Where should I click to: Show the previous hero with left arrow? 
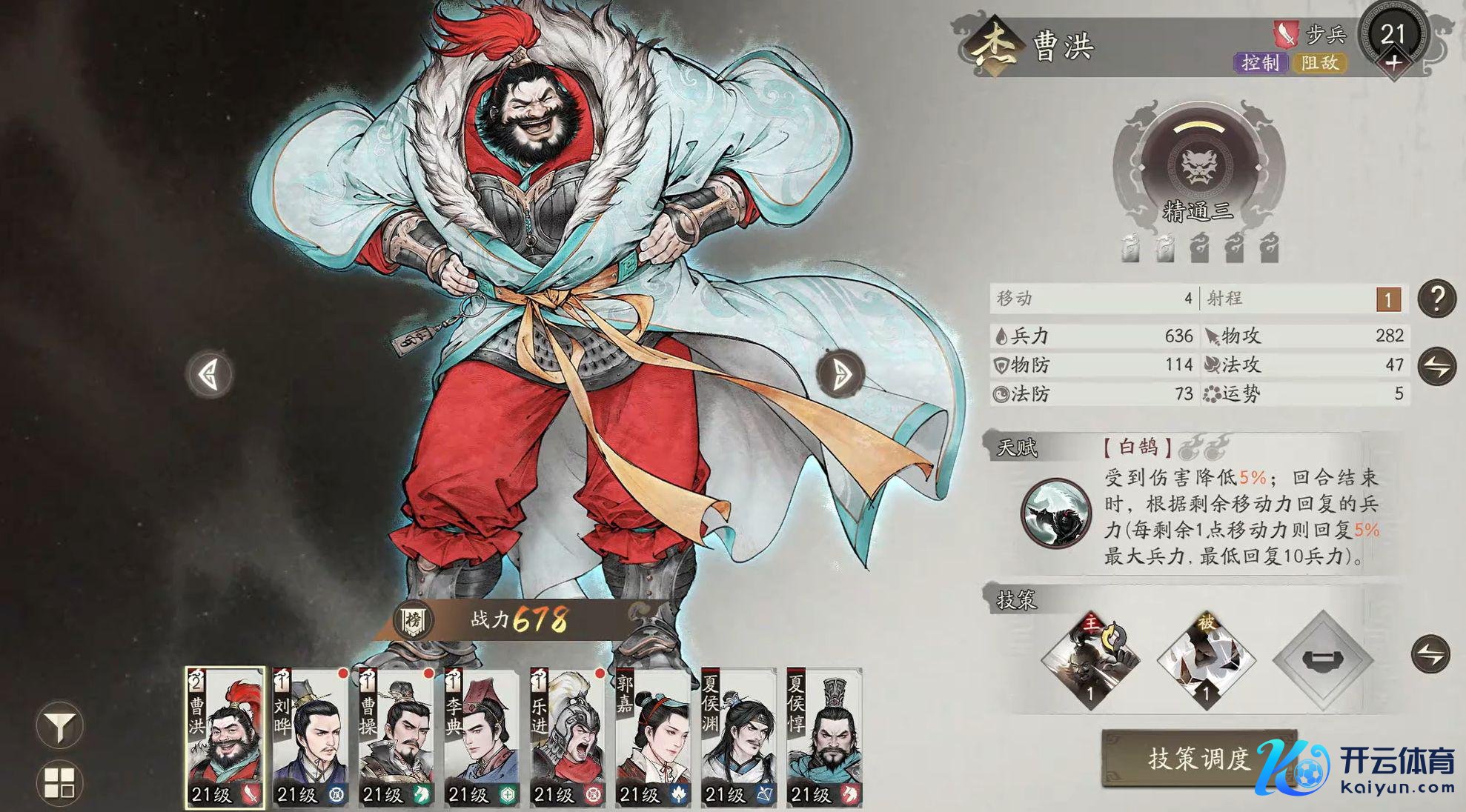210,374
